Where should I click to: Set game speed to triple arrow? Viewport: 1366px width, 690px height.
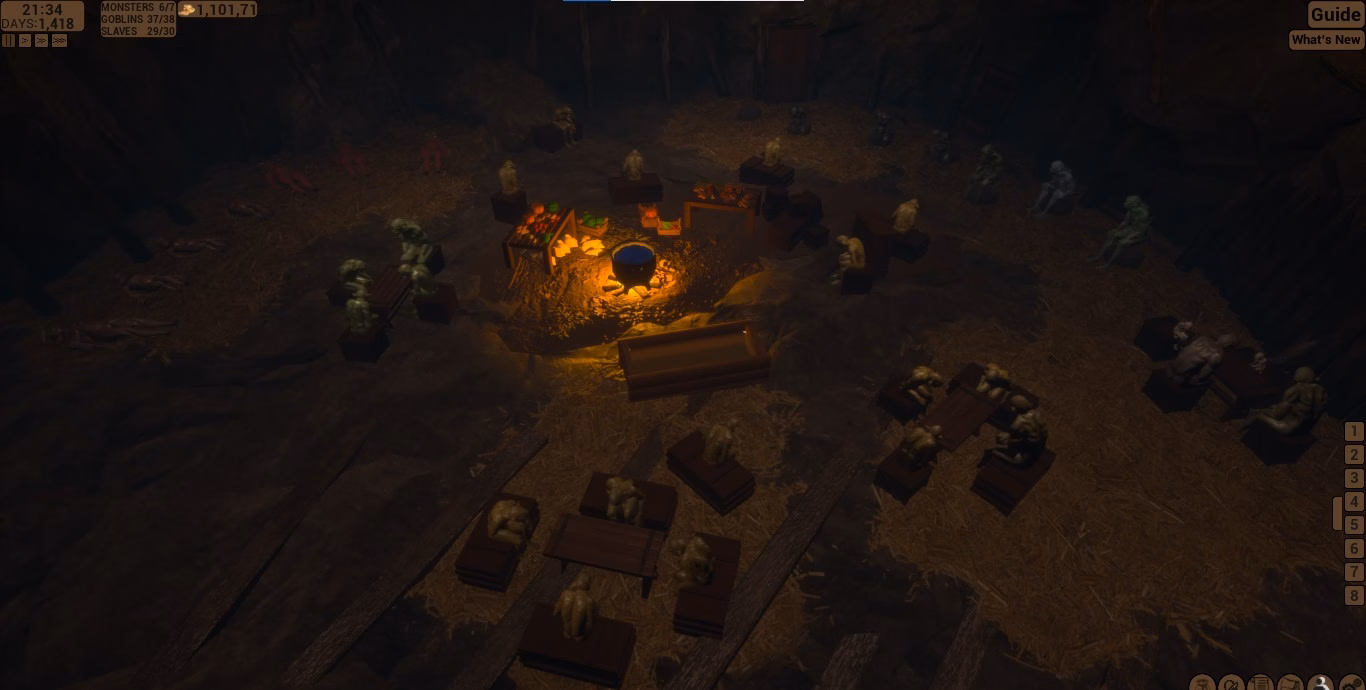[x=59, y=41]
